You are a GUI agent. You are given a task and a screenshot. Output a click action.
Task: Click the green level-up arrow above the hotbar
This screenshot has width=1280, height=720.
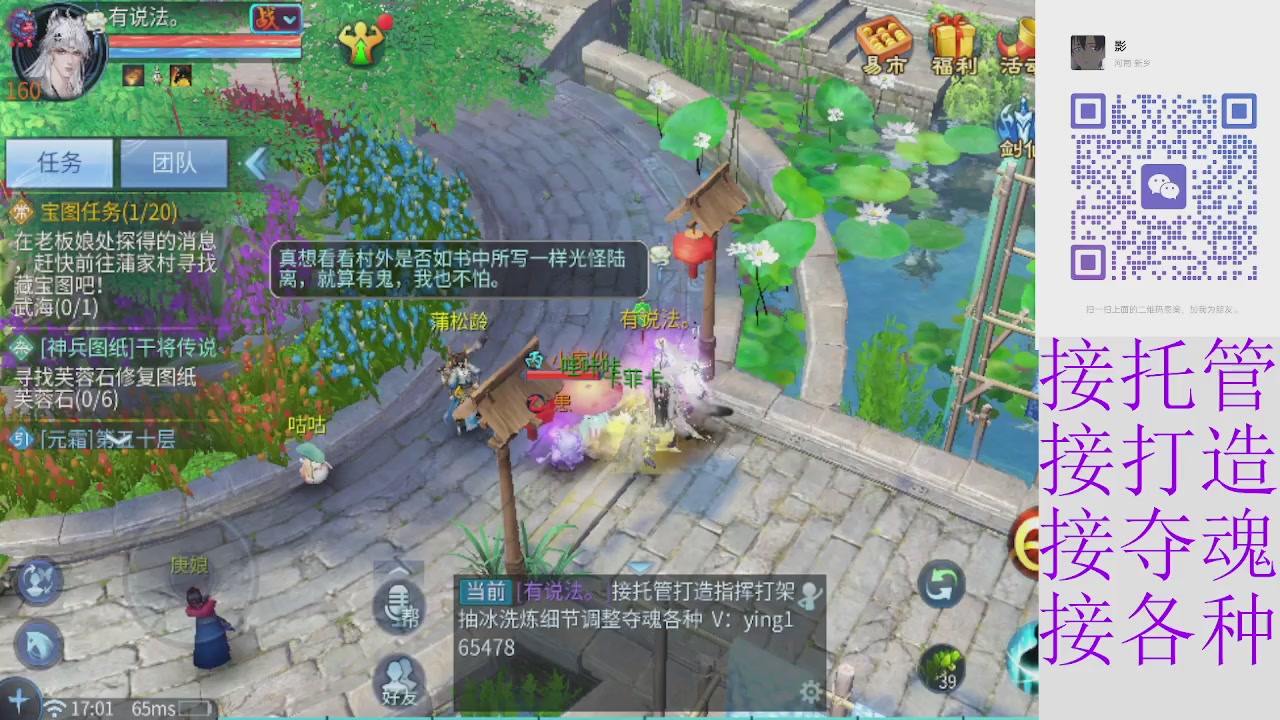click(x=364, y=42)
